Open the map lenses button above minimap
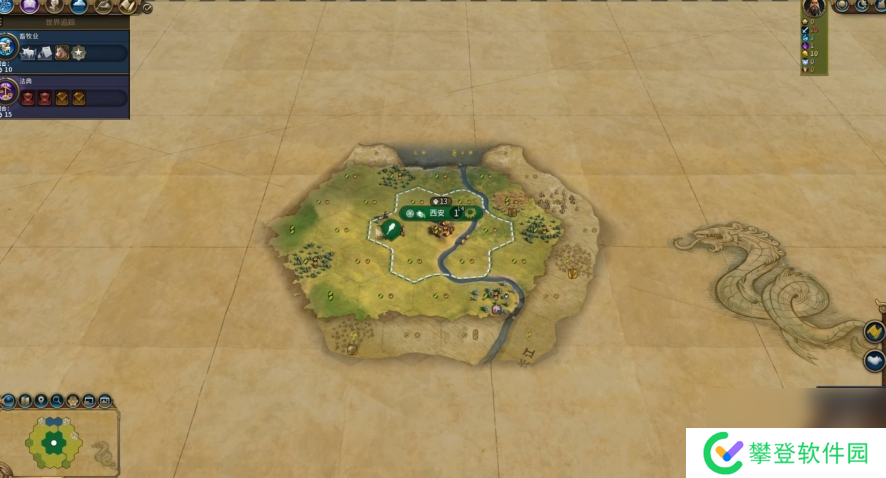The image size is (886, 478). (24, 401)
